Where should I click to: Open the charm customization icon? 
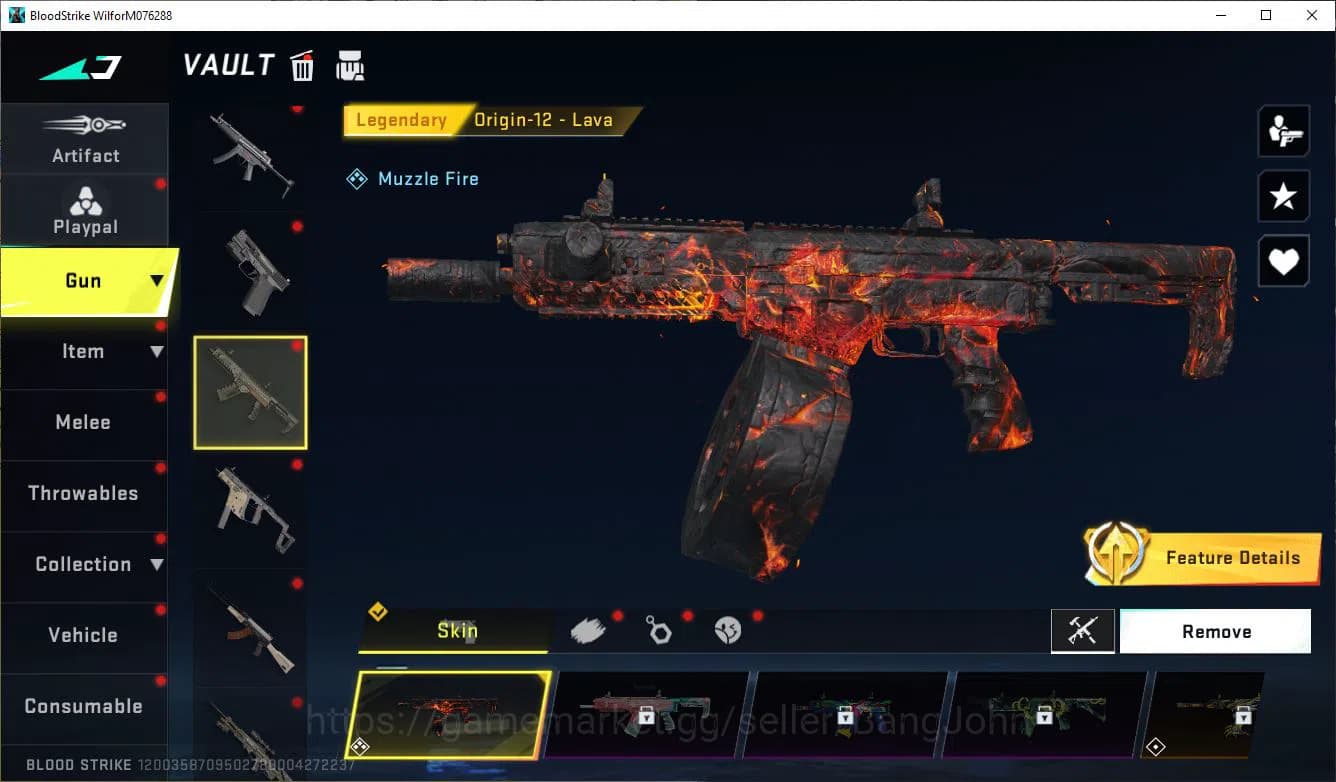pos(659,630)
